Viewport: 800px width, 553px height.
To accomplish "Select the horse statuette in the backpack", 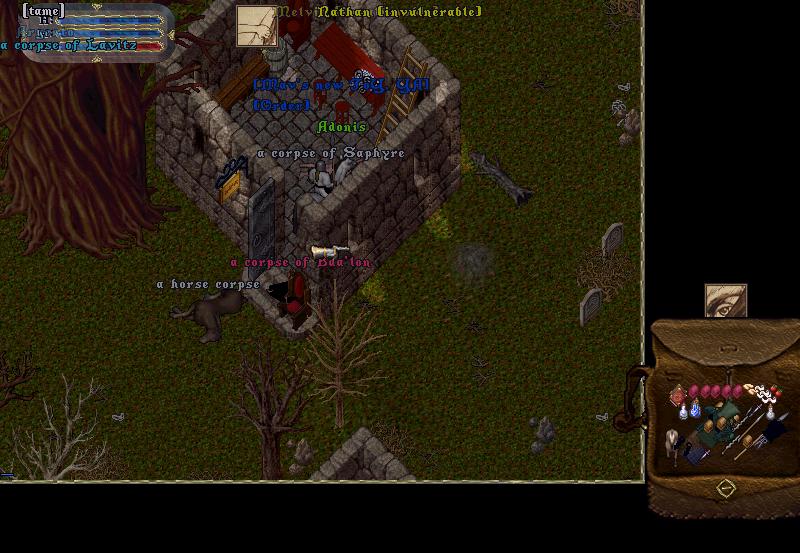I will [x=673, y=440].
